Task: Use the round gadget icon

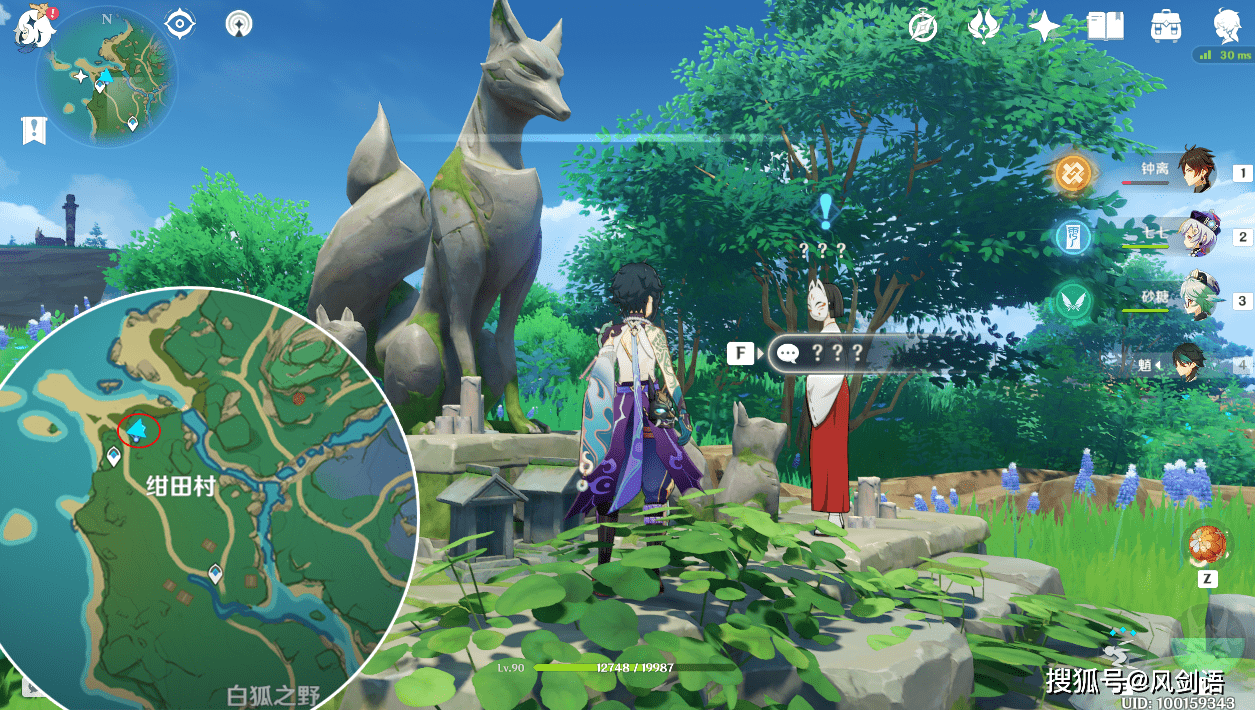Action: pyautogui.click(x=1206, y=545)
